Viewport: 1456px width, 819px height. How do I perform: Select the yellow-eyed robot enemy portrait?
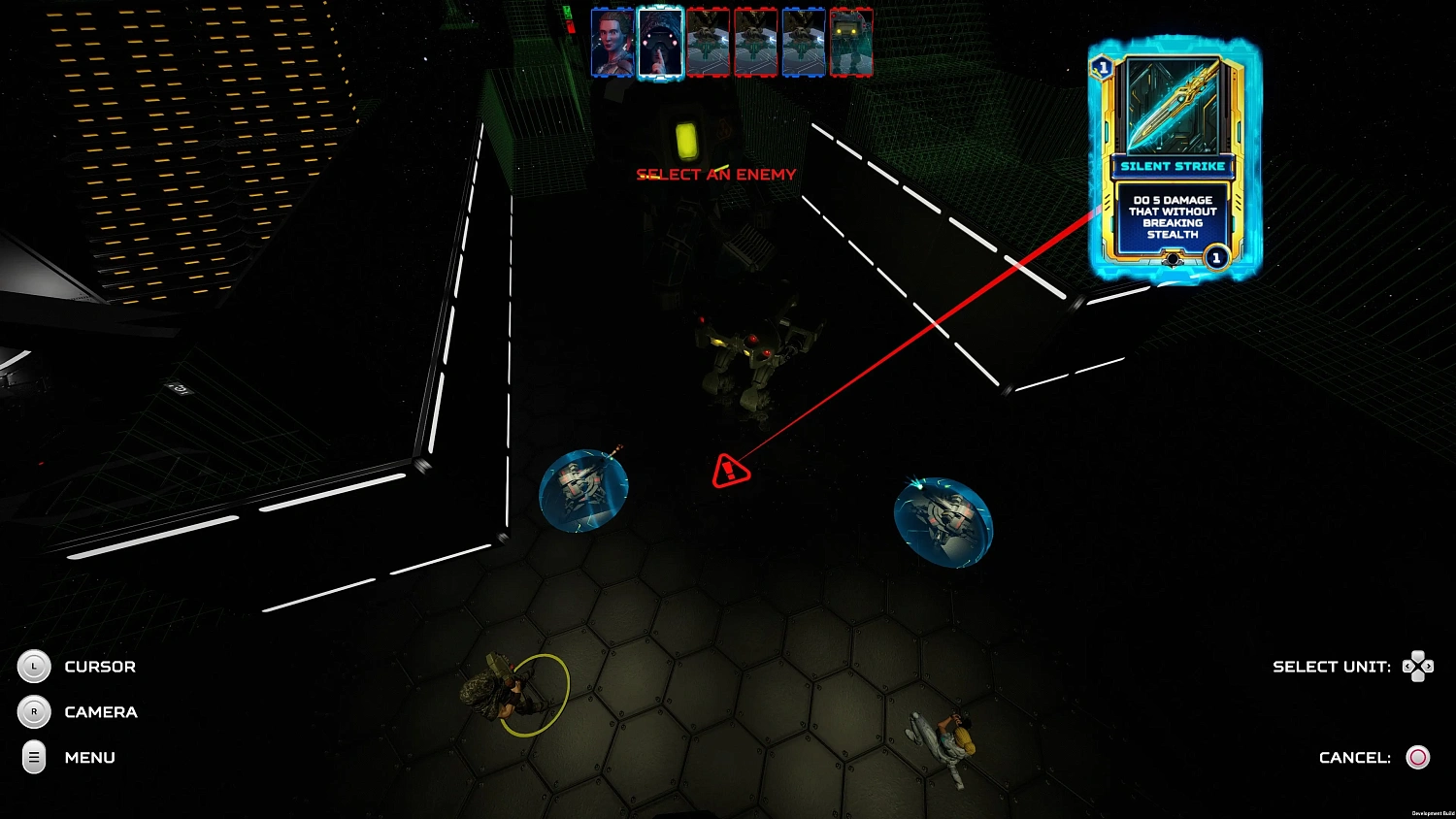(851, 41)
